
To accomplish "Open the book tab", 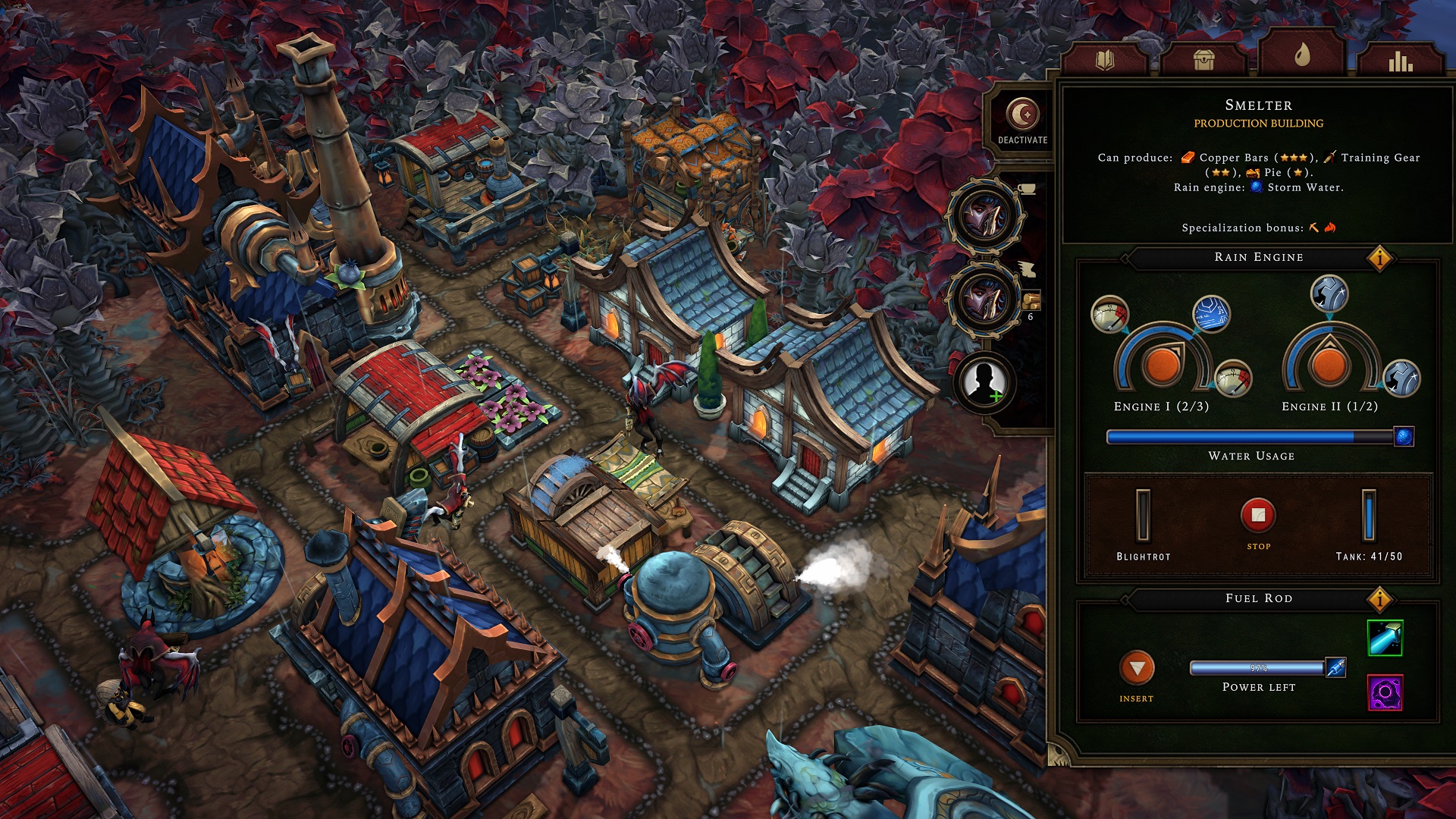I will [x=1105, y=60].
